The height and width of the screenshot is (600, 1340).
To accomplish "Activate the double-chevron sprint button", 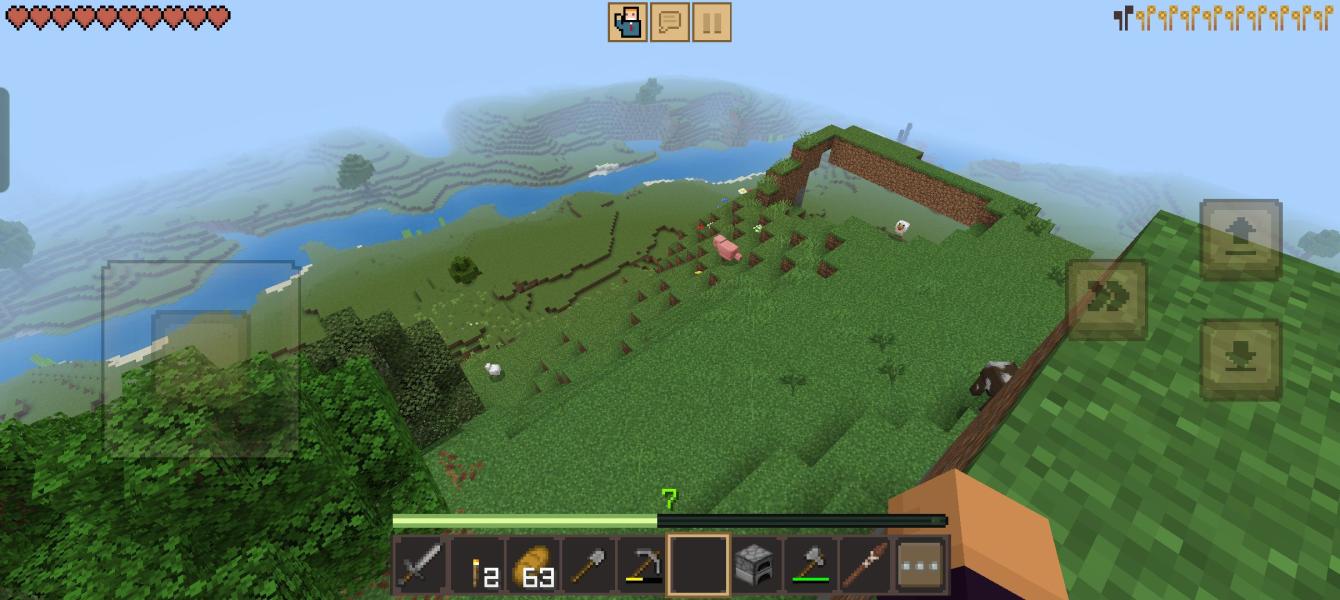I will [1107, 298].
